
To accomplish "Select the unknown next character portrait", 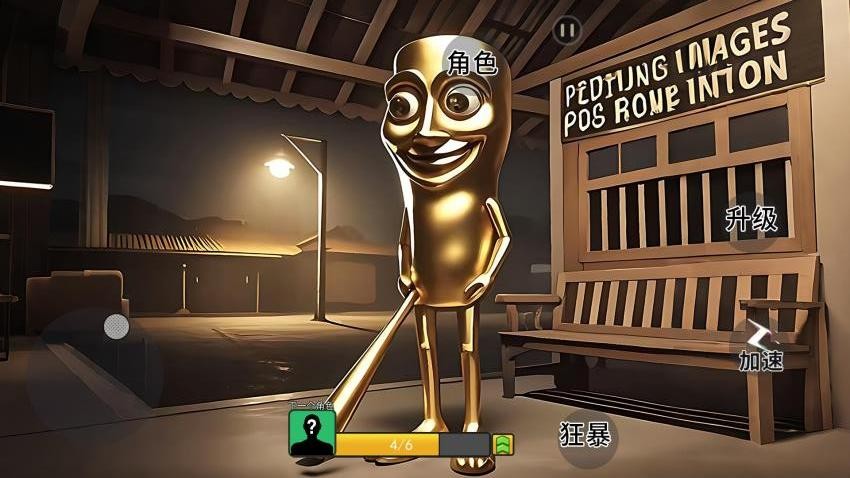I will 311,432.
